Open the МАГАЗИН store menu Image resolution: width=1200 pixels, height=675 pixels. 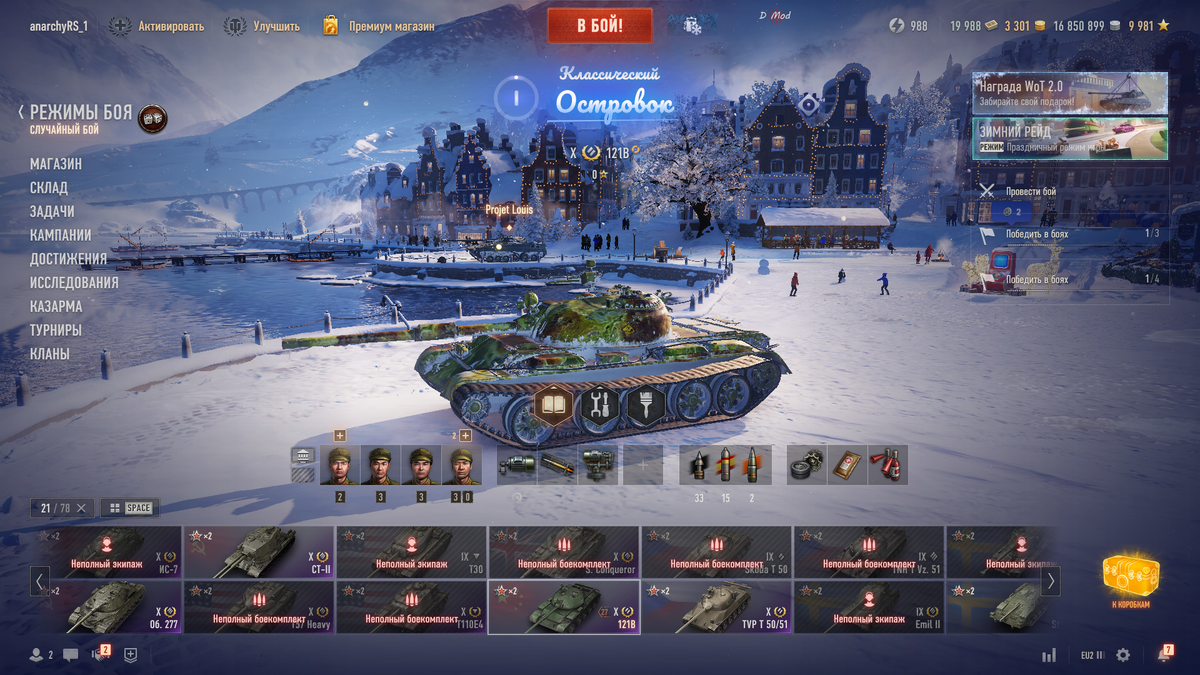[x=56, y=164]
